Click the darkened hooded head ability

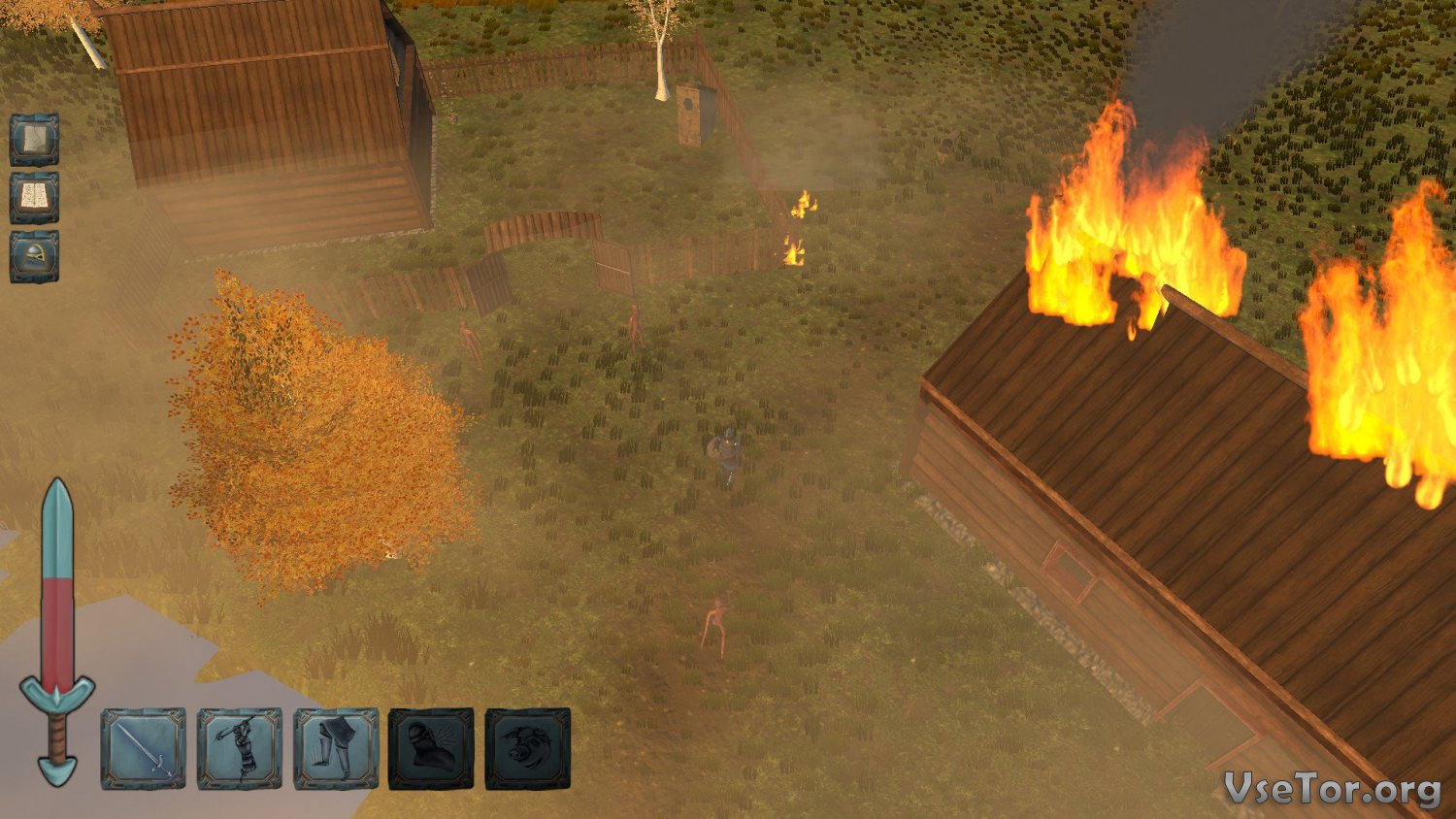431,748
